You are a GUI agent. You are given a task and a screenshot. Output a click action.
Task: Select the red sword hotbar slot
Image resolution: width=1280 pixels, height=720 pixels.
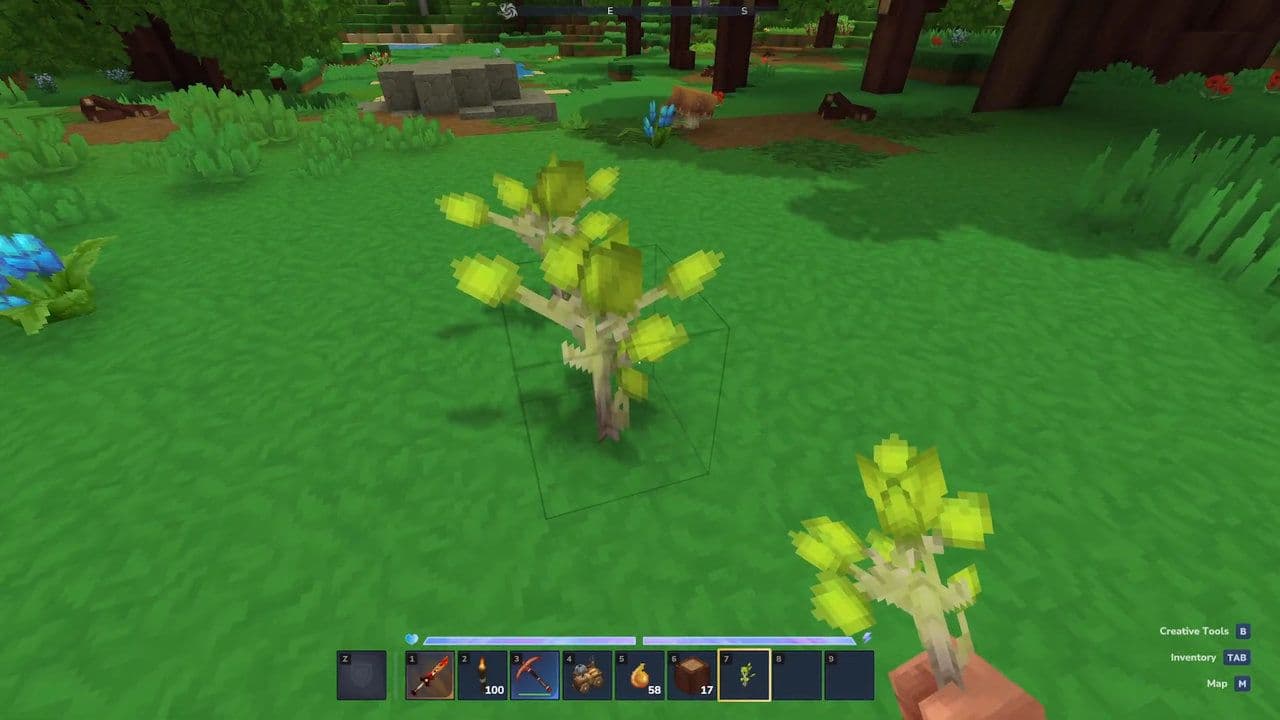pyautogui.click(x=430, y=675)
